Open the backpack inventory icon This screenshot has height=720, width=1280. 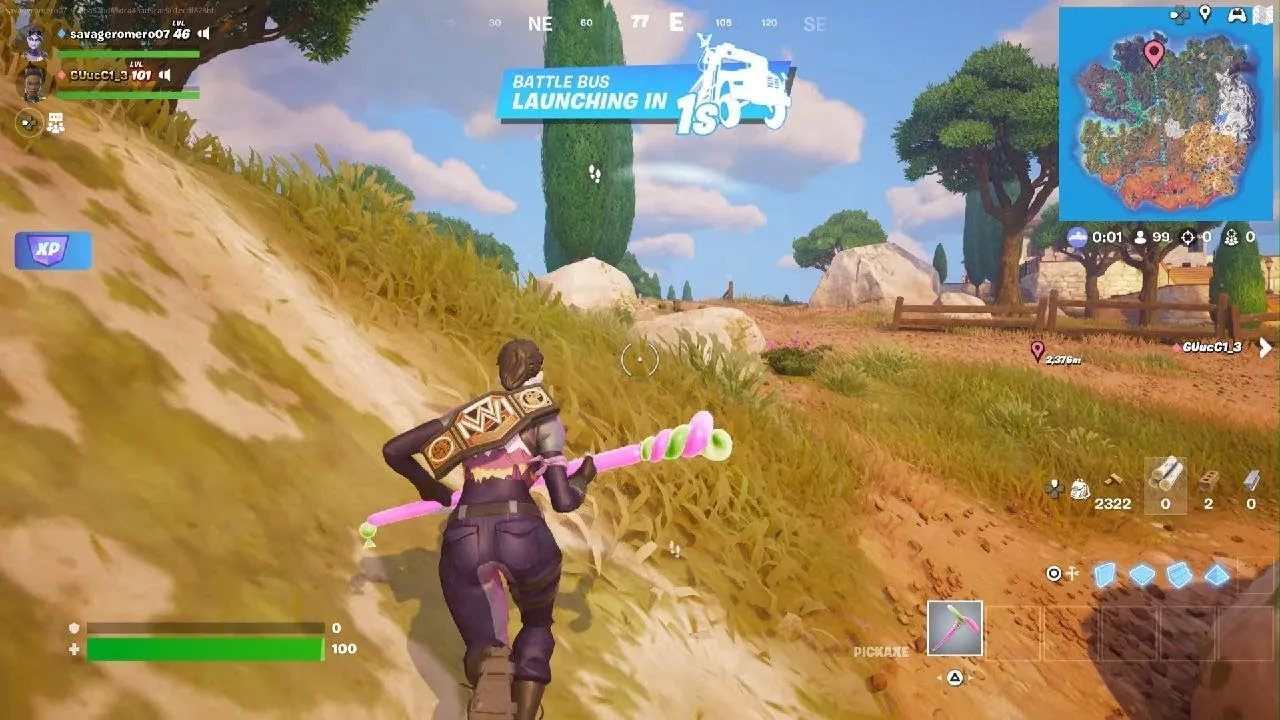(1080, 489)
